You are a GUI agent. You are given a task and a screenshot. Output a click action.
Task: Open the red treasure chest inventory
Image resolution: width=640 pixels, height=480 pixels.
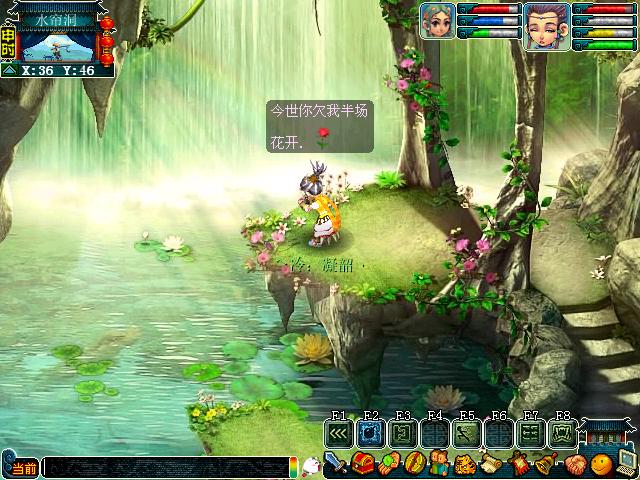362,464
